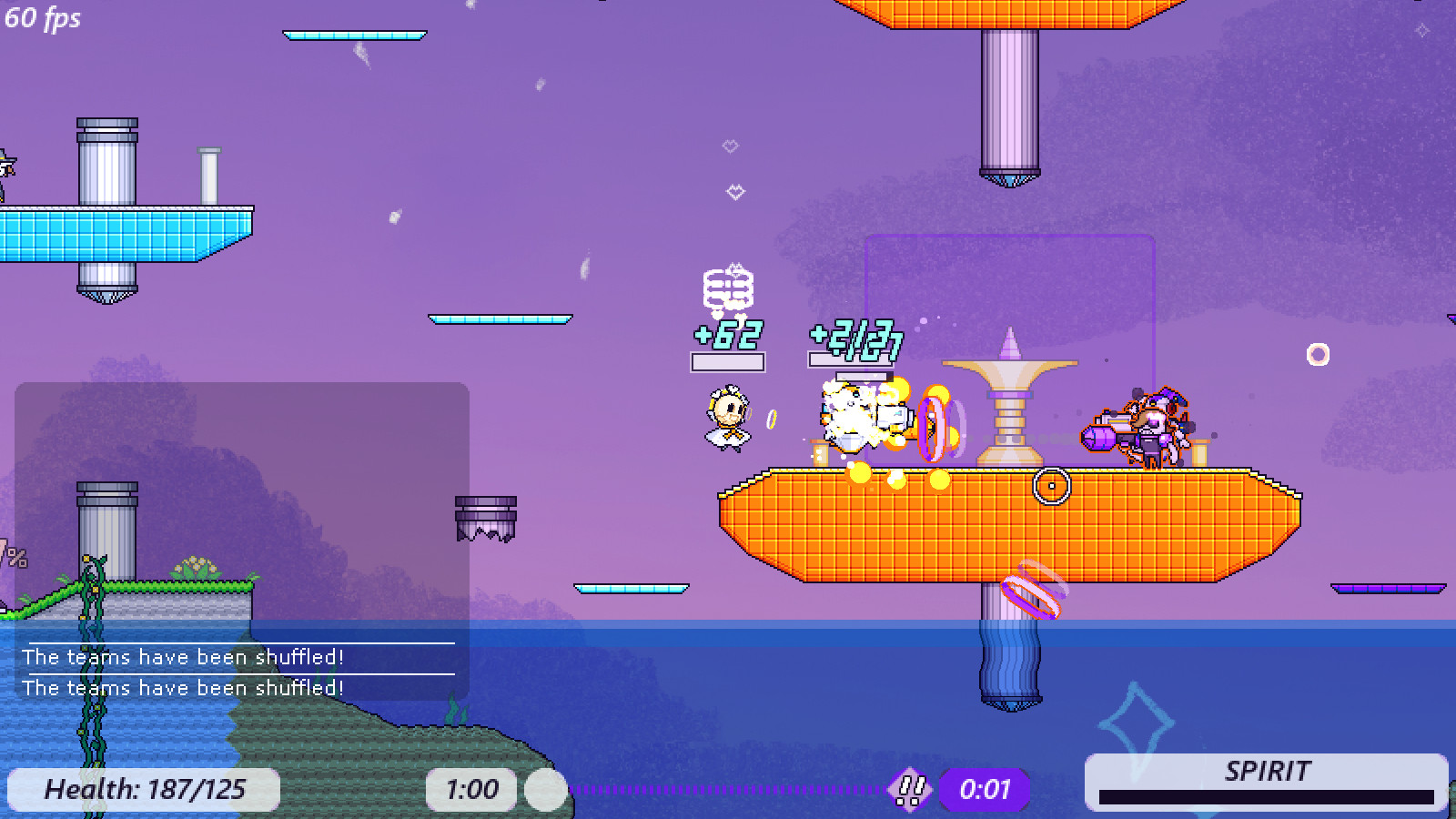
Task: Click the crosshair target on the orange platform
Action: point(1052,486)
